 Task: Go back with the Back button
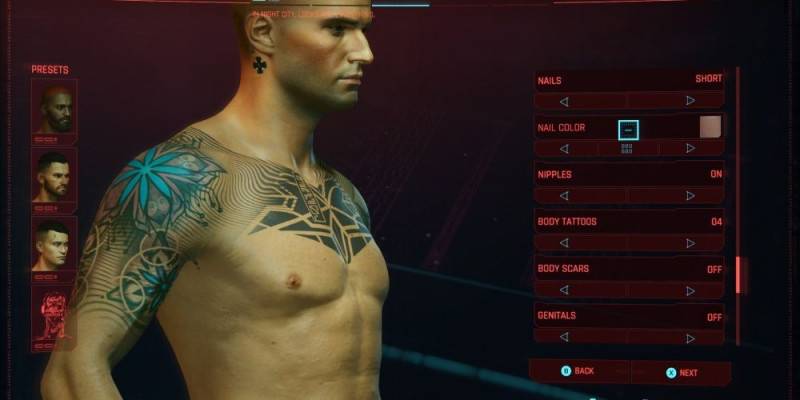coord(578,371)
